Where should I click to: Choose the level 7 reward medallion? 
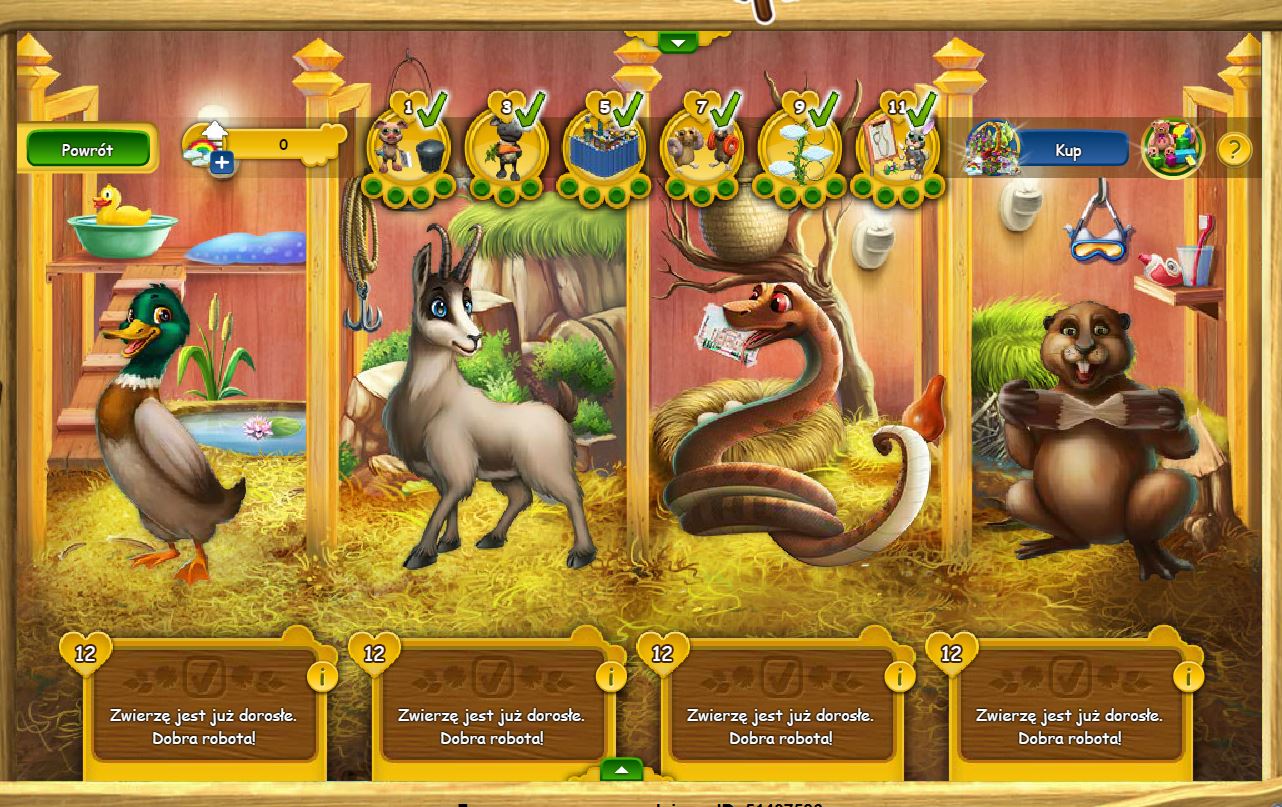pos(702,148)
